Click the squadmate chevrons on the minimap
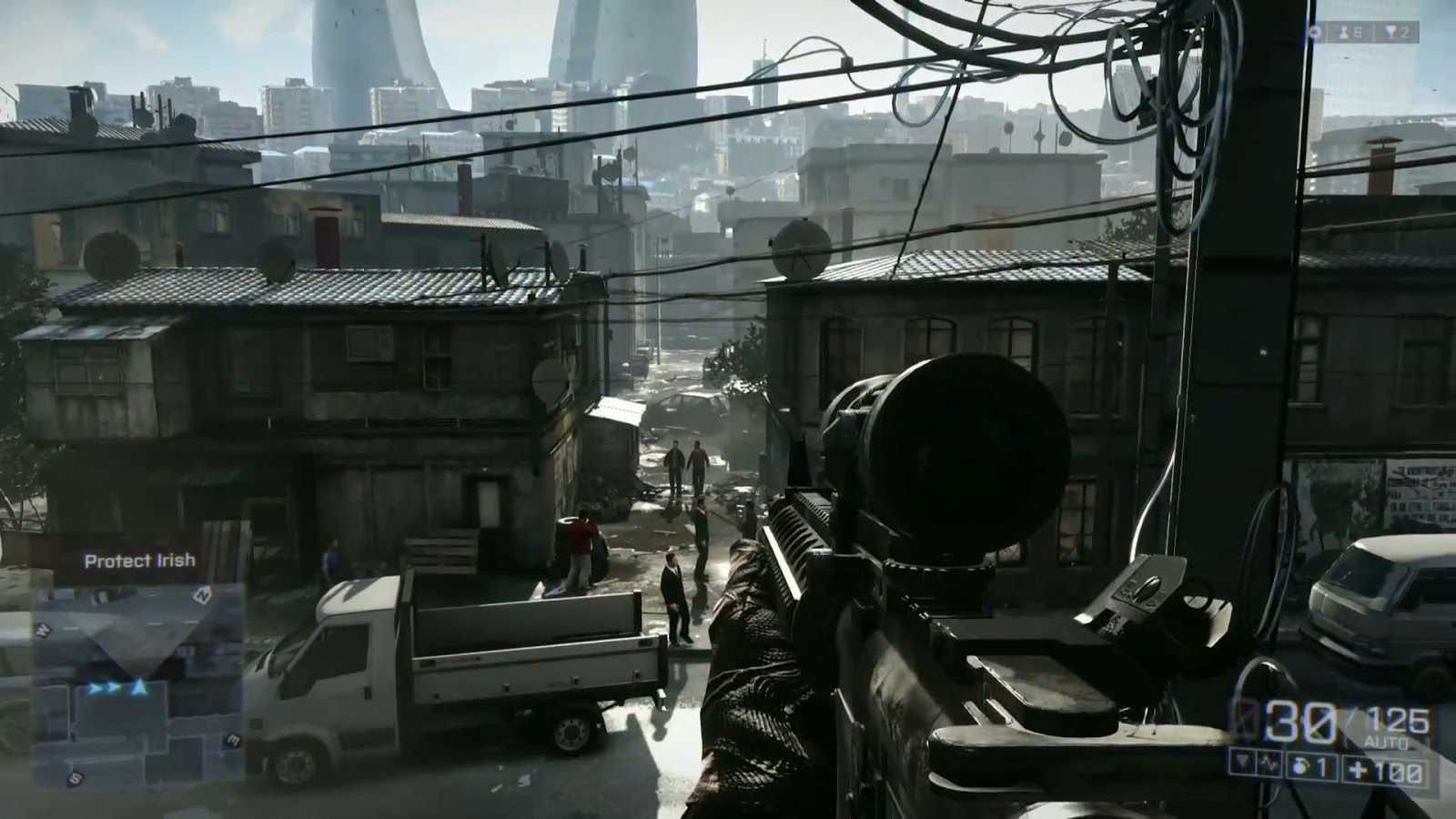The image size is (1456, 819). (103, 689)
